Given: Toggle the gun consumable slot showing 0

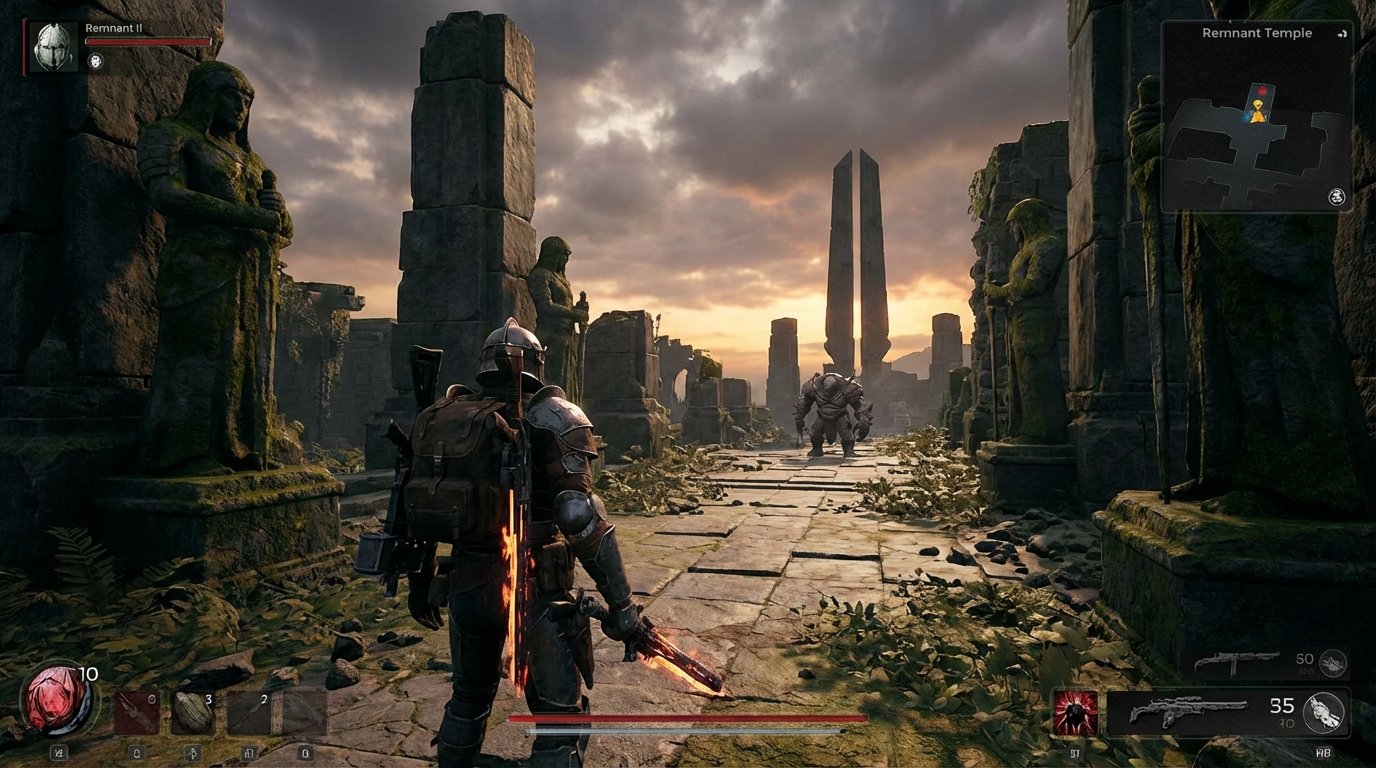Looking at the screenshot, I should point(137,711).
